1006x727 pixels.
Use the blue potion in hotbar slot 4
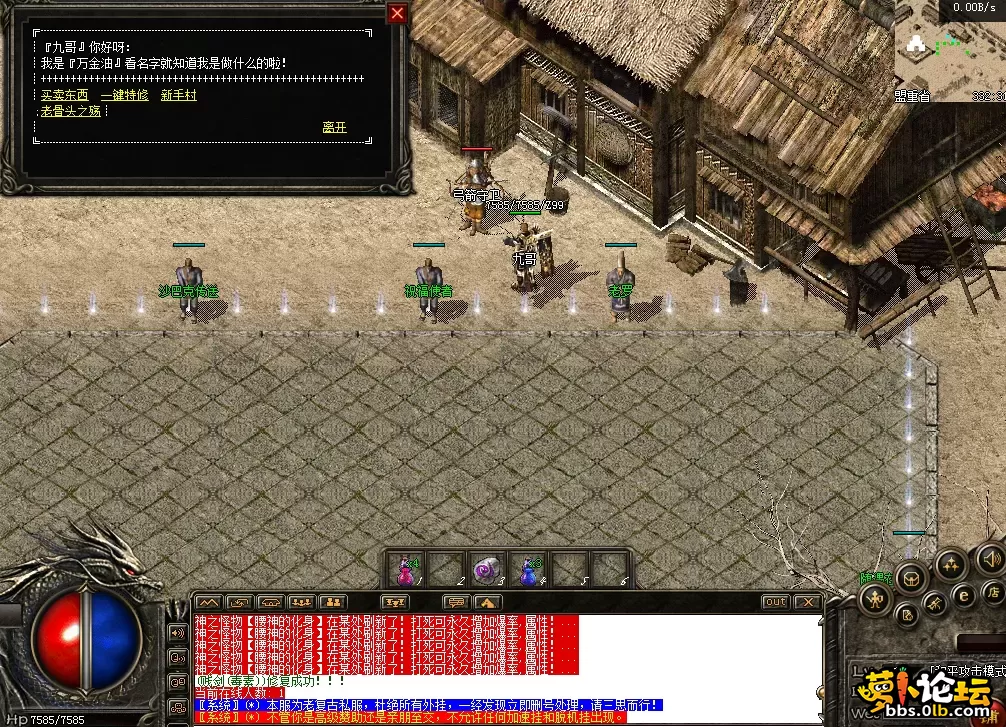527,570
